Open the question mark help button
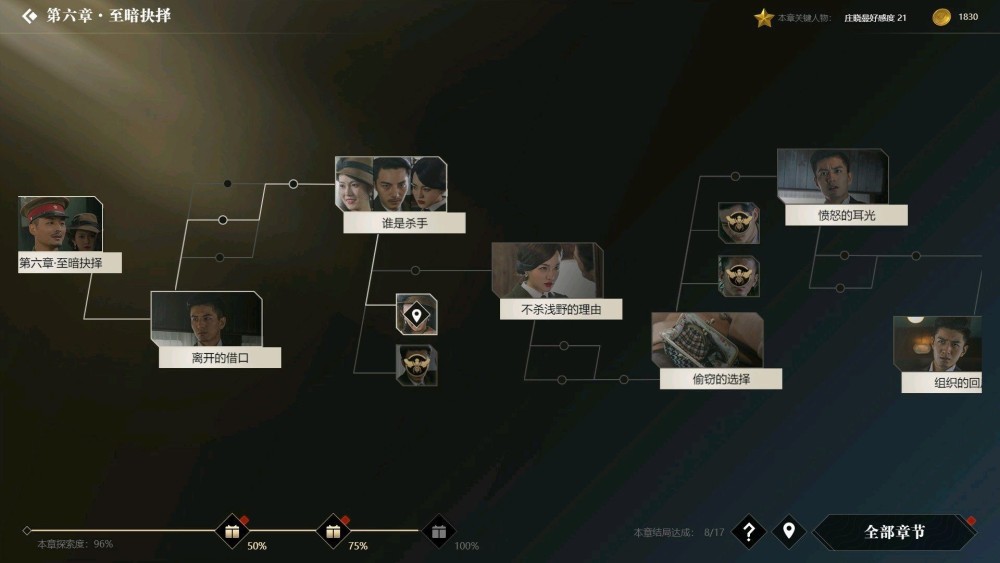 748,532
